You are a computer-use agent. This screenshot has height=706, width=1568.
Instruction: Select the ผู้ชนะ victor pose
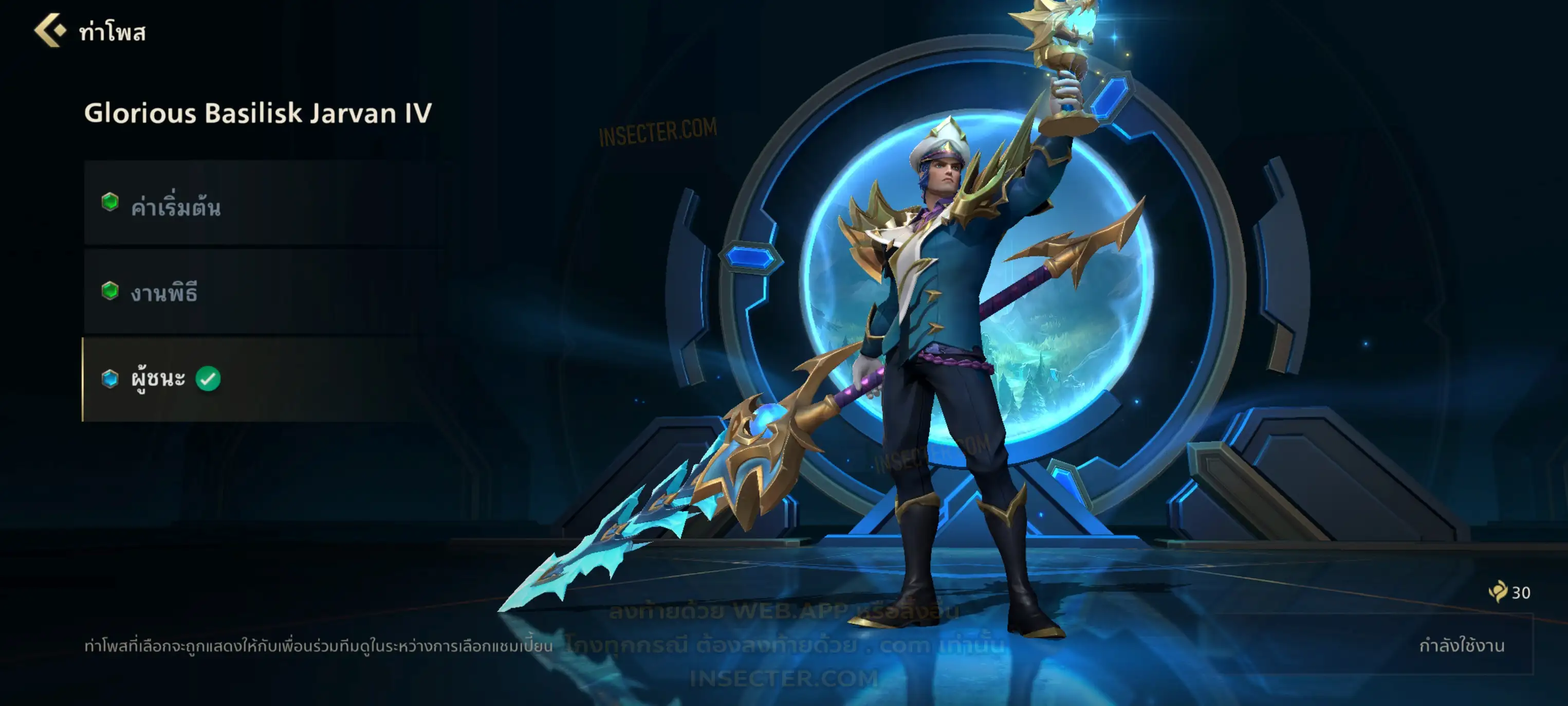(x=262, y=379)
